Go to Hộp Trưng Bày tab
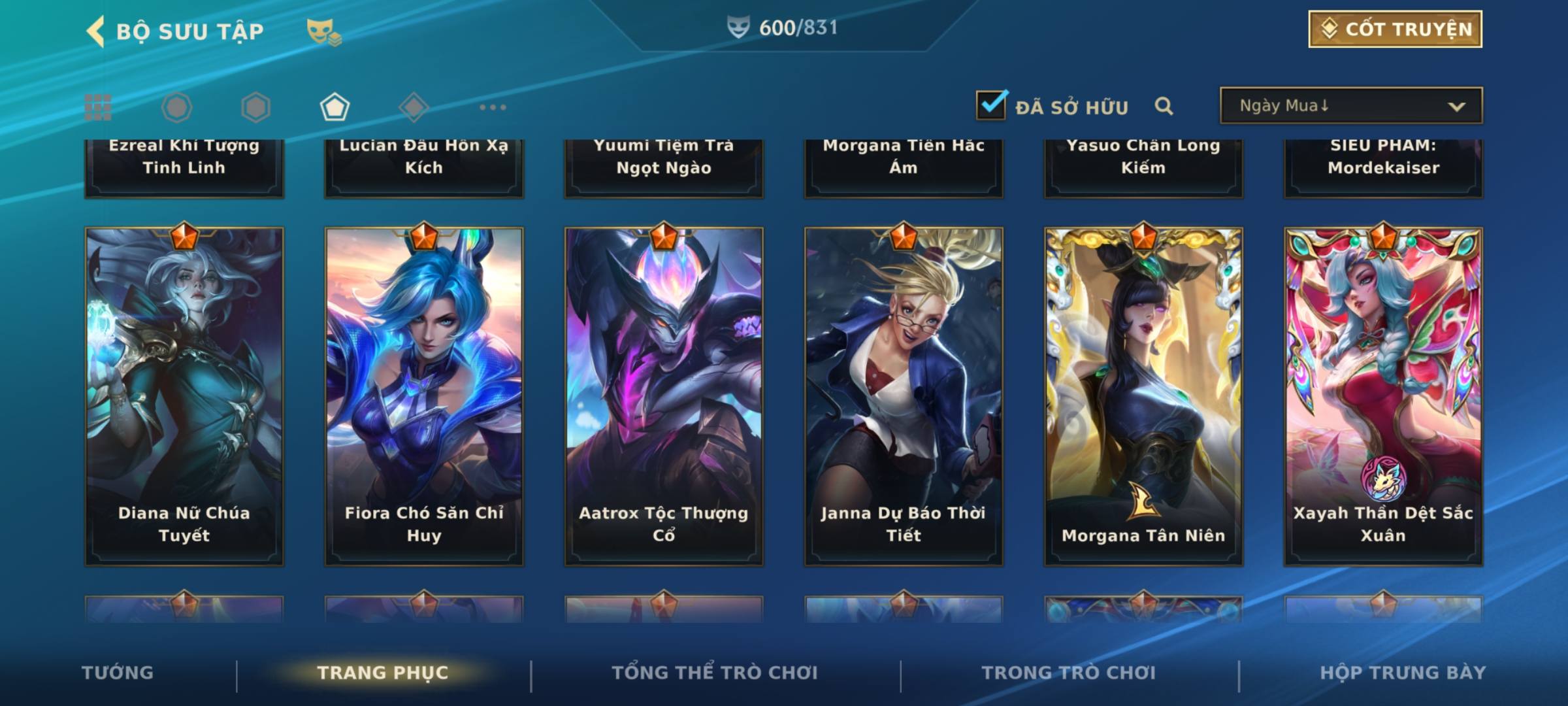 [x=1403, y=673]
